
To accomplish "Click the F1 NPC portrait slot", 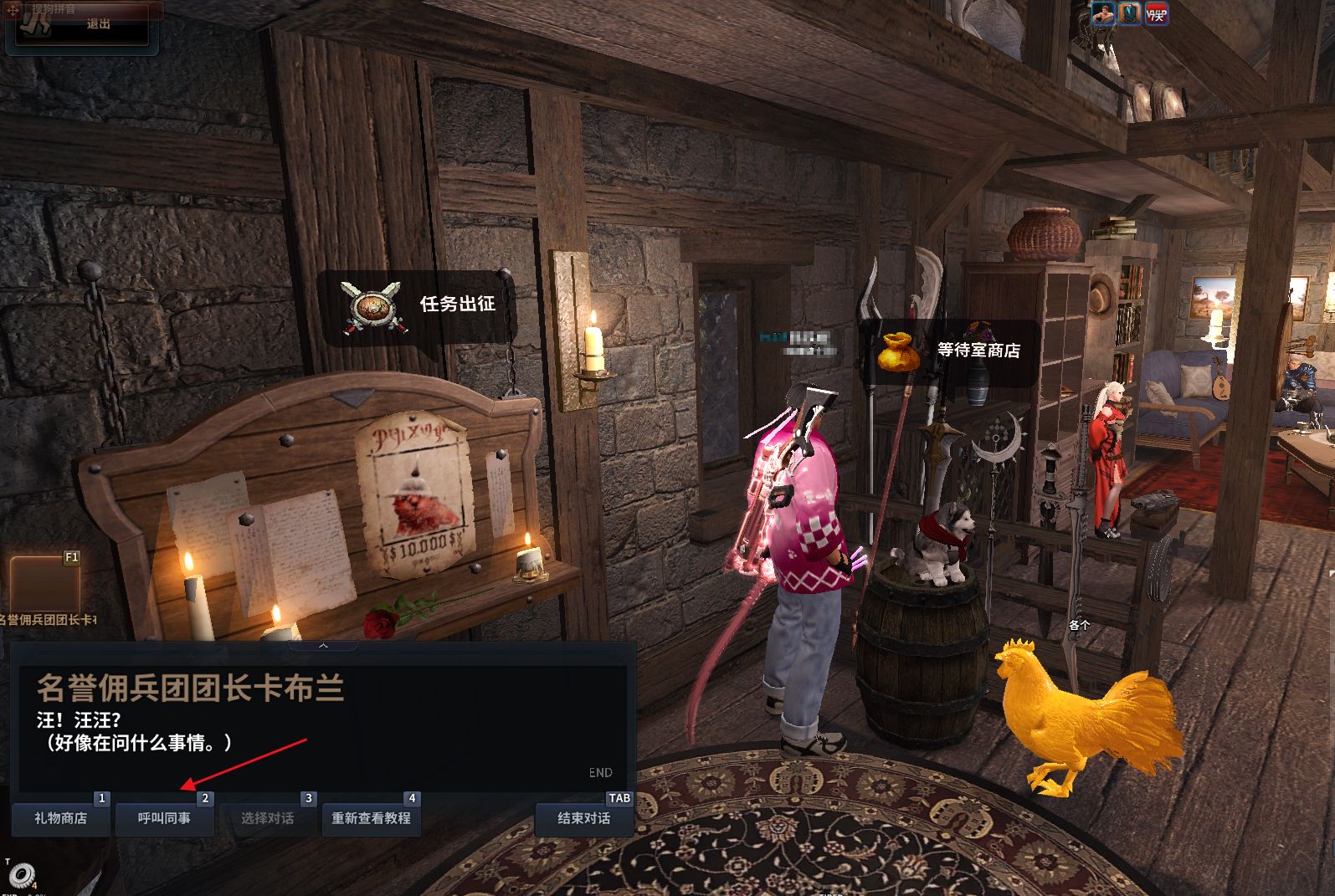I will point(44,583).
